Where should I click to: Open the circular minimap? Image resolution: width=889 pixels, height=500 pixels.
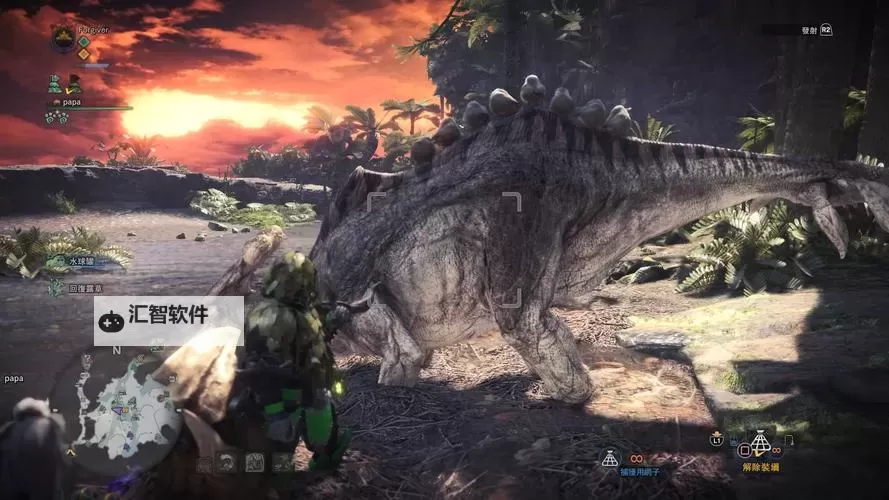pos(118,410)
